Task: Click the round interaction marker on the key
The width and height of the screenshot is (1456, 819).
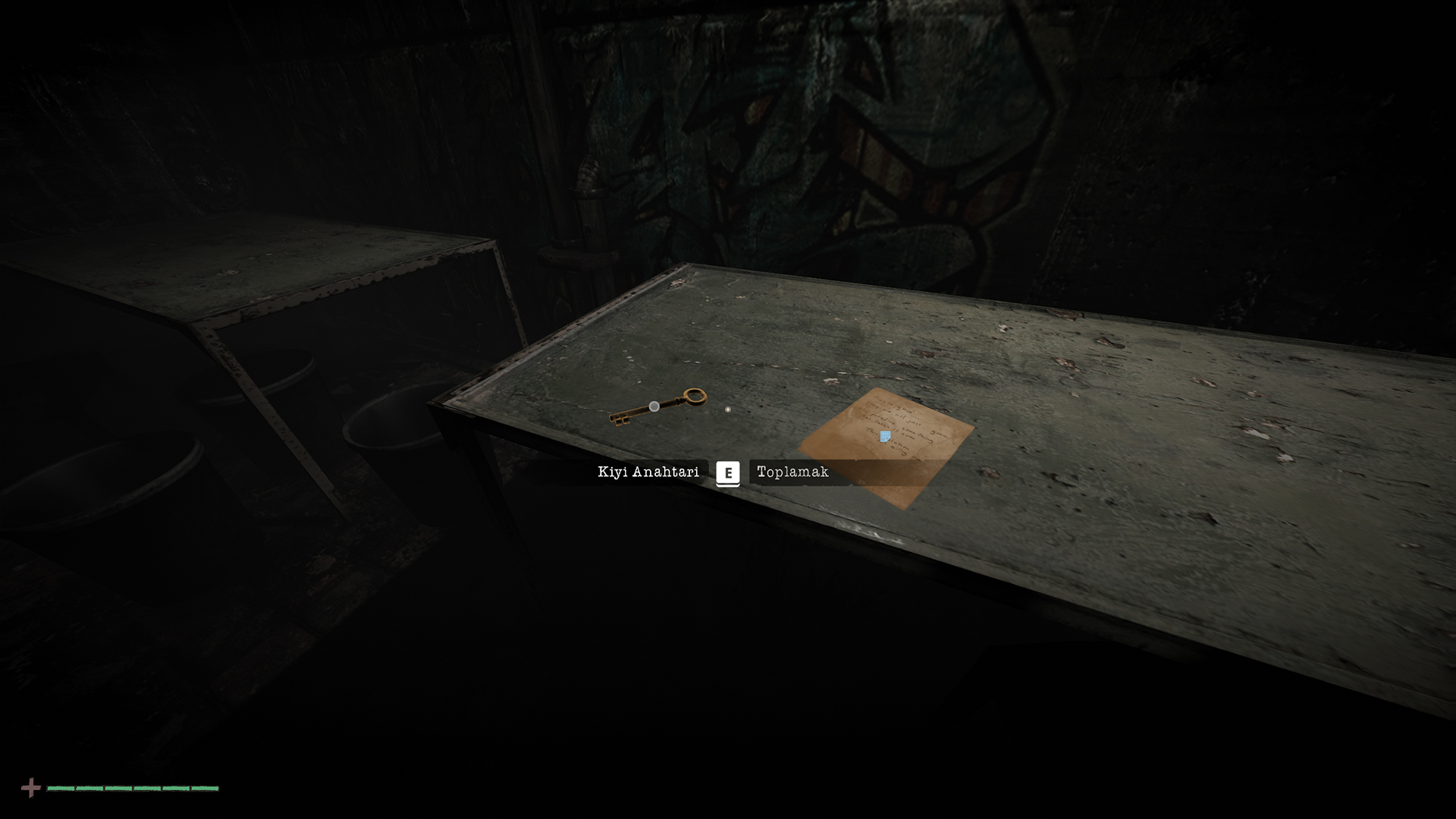Action: [654, 407]
